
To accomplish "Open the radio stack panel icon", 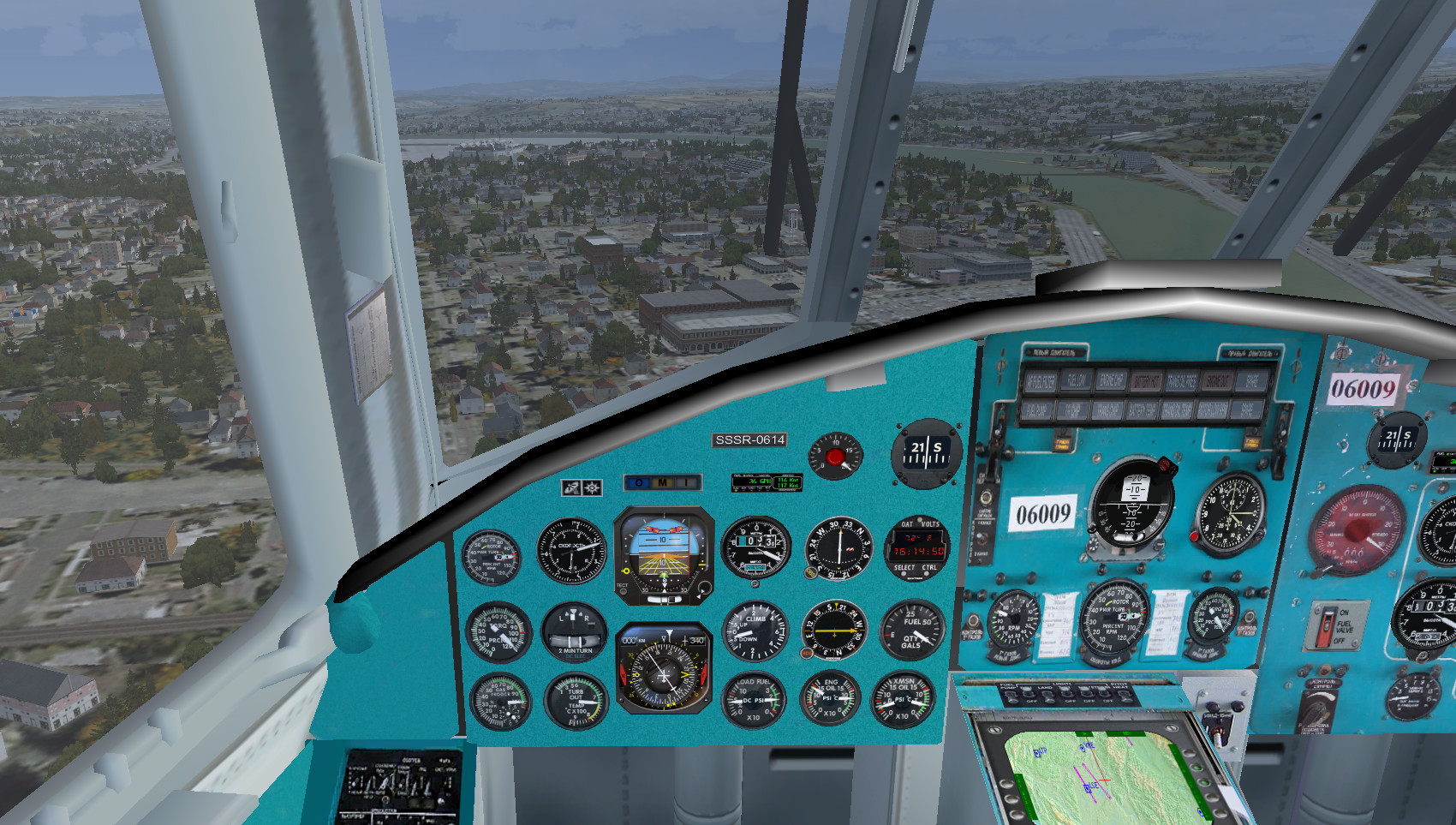I will [x=571, y=487].
